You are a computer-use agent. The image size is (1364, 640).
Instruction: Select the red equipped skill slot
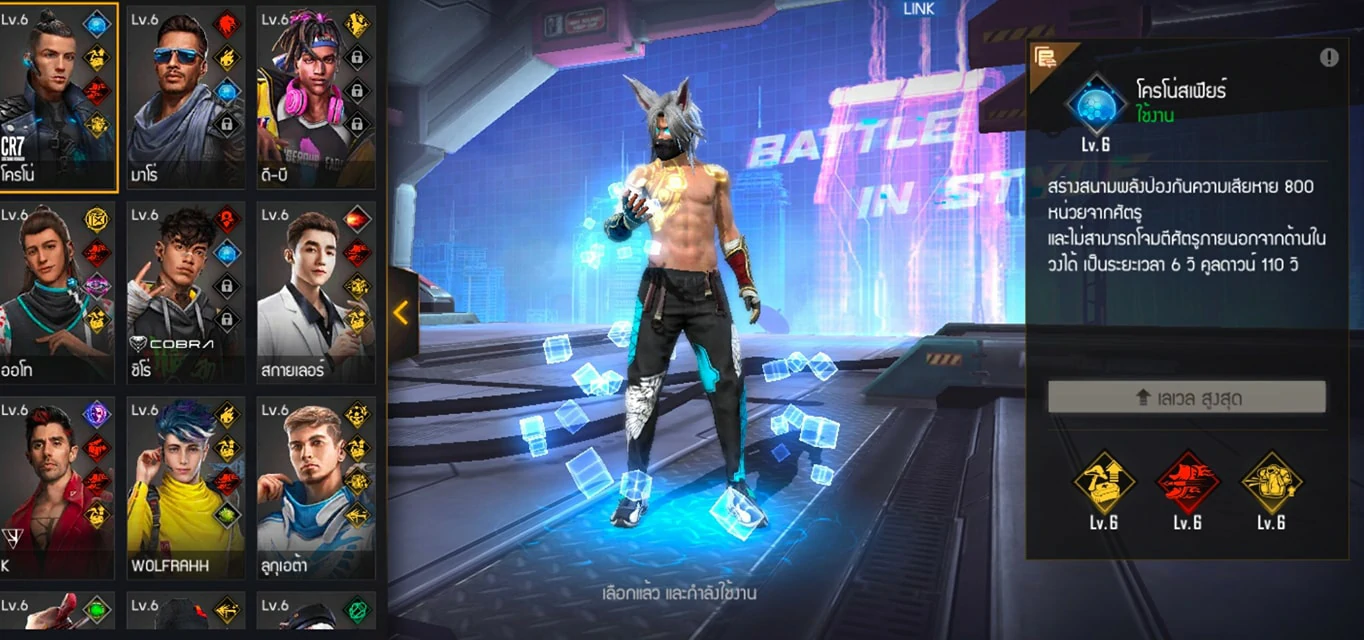pyautogui.click(x=1188, y=483)
